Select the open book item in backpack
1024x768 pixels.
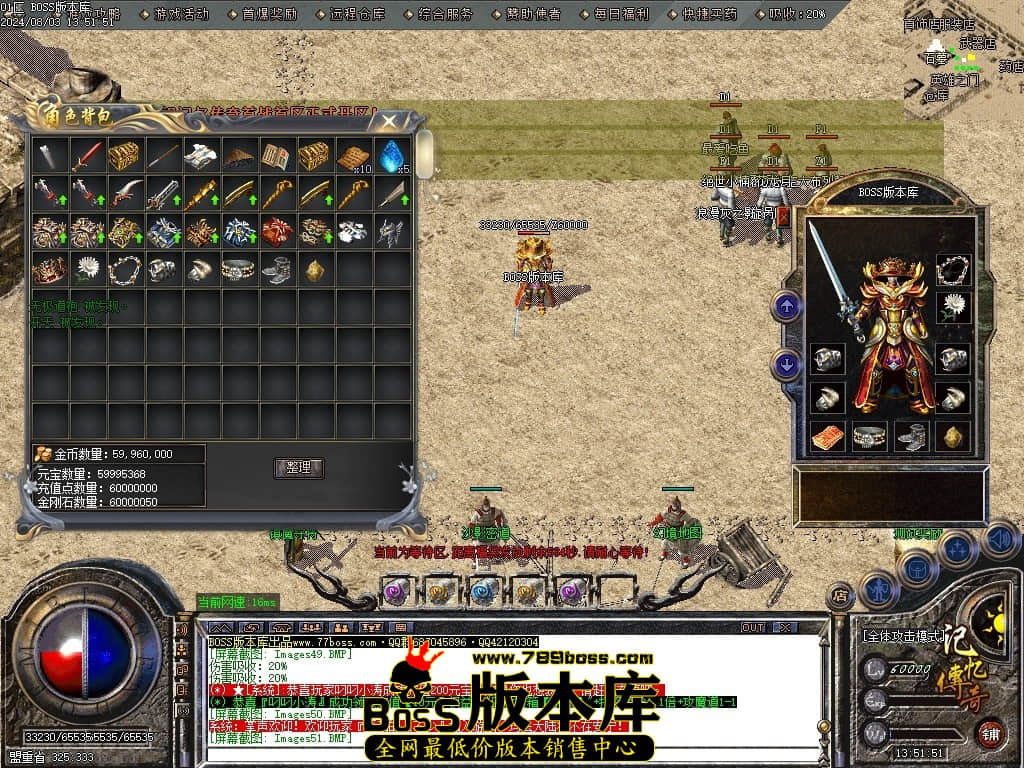coord(276,155)
